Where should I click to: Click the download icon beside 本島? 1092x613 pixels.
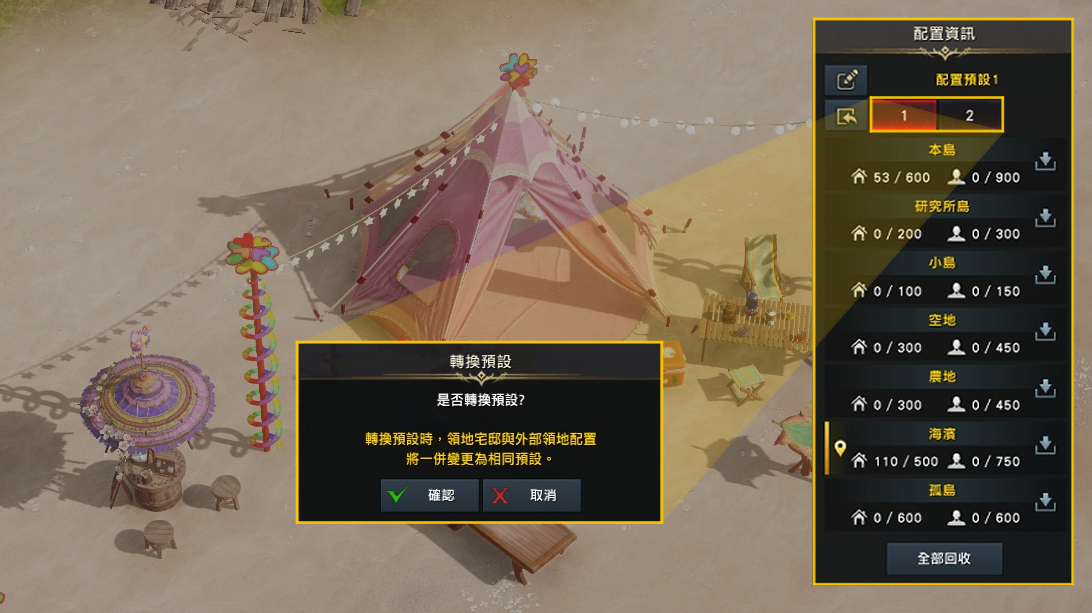coord(1045,161)
